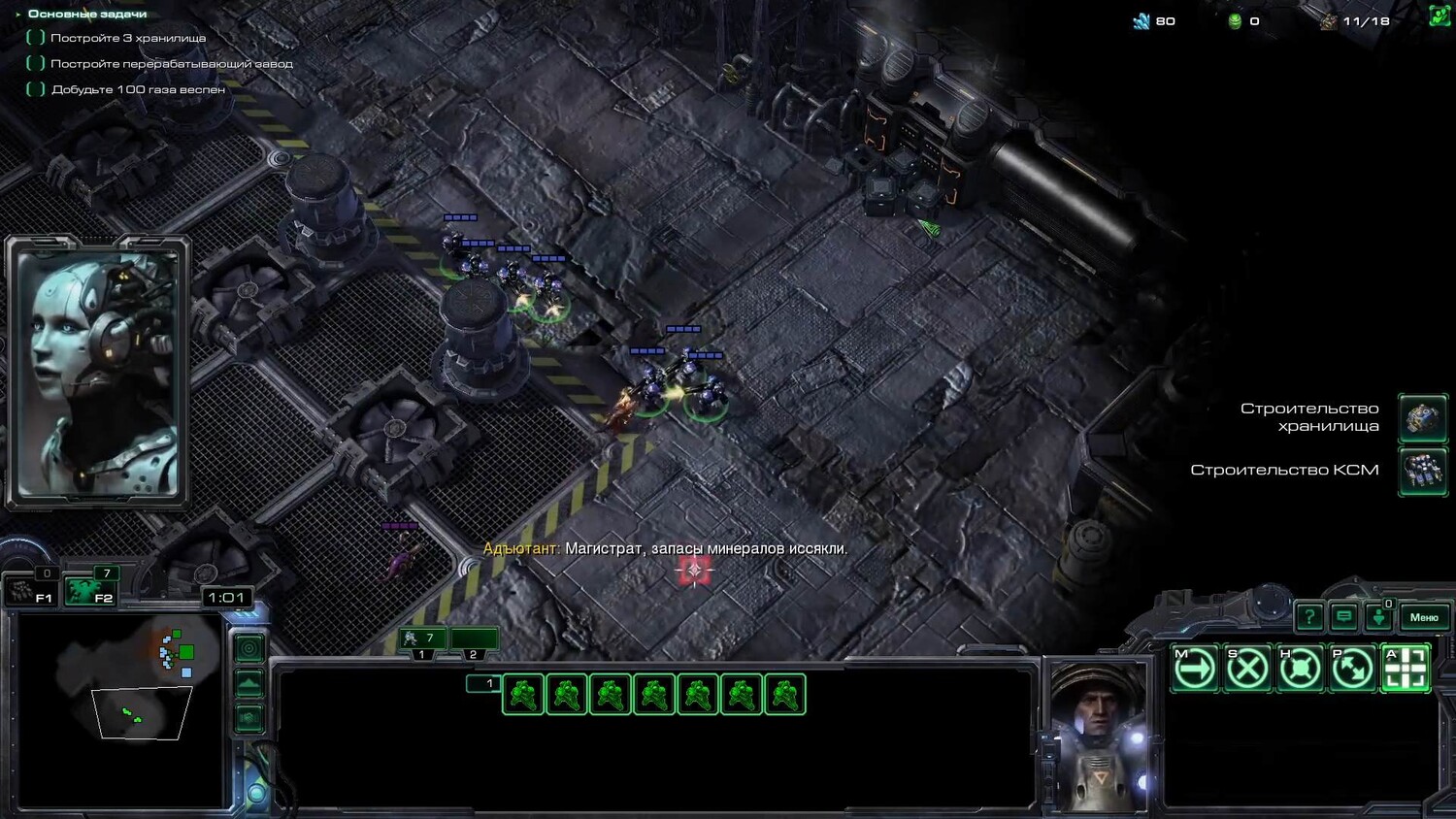This screenshot has width=1456, height=819.
Task: Open the chat messages button
Action: (1343, 616)
